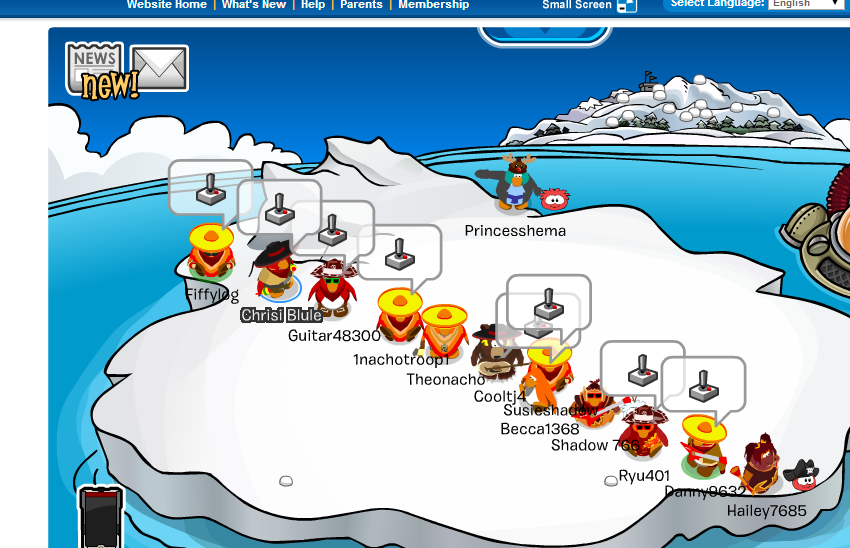
Task: Open the mail envelope inbox
Action: coord(160,68)
